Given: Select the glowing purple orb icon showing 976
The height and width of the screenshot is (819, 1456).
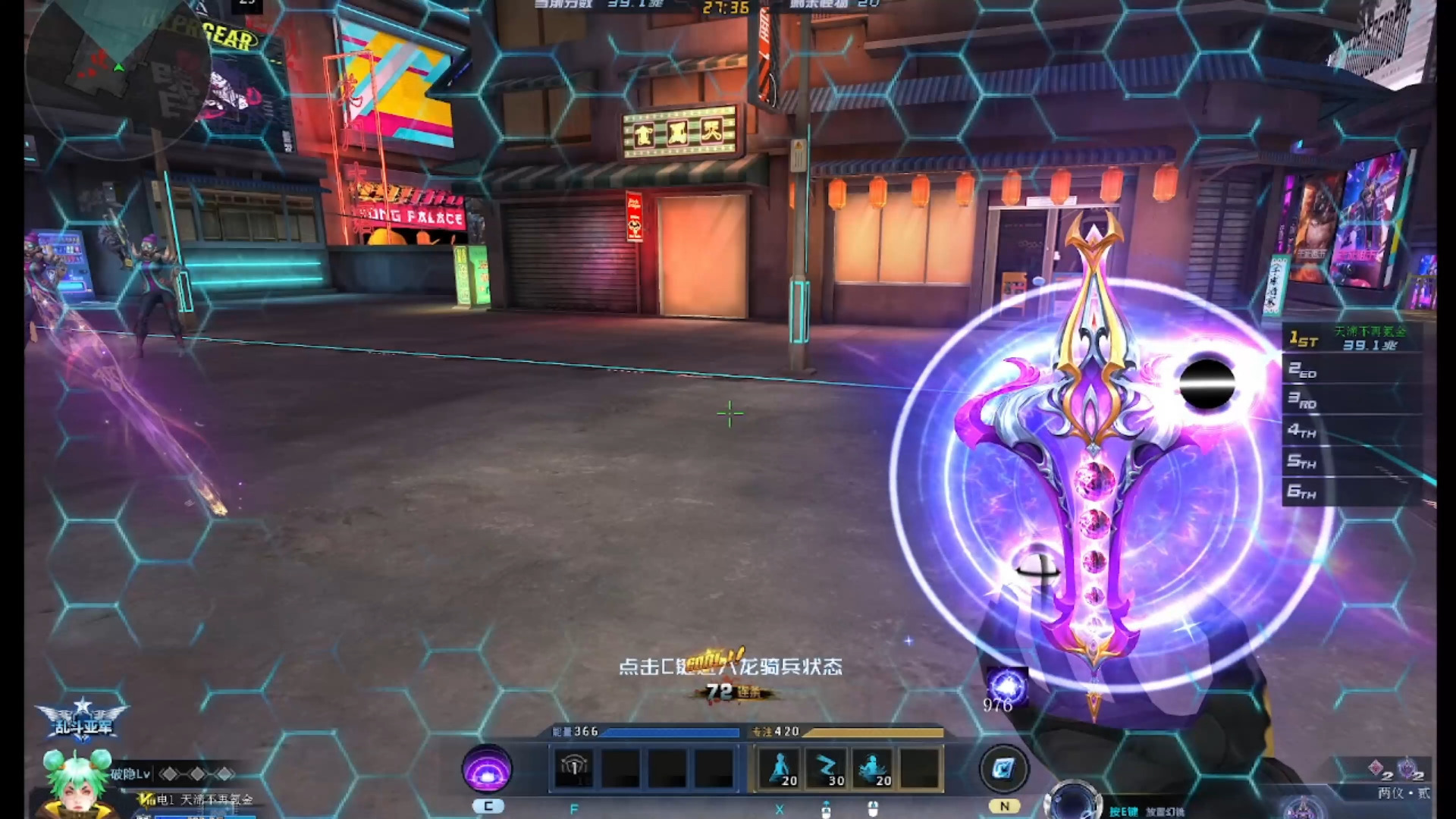Looking at the screenshot, I should tap(1007, 687).
